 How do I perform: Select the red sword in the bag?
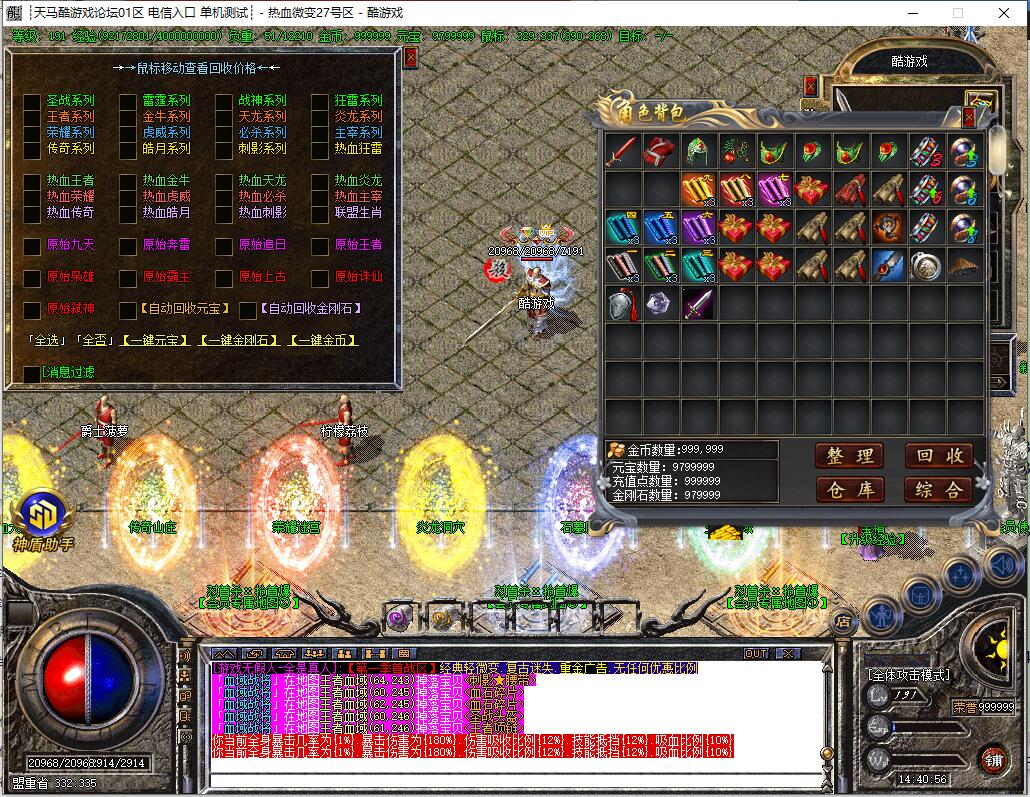tap(622, 152)
